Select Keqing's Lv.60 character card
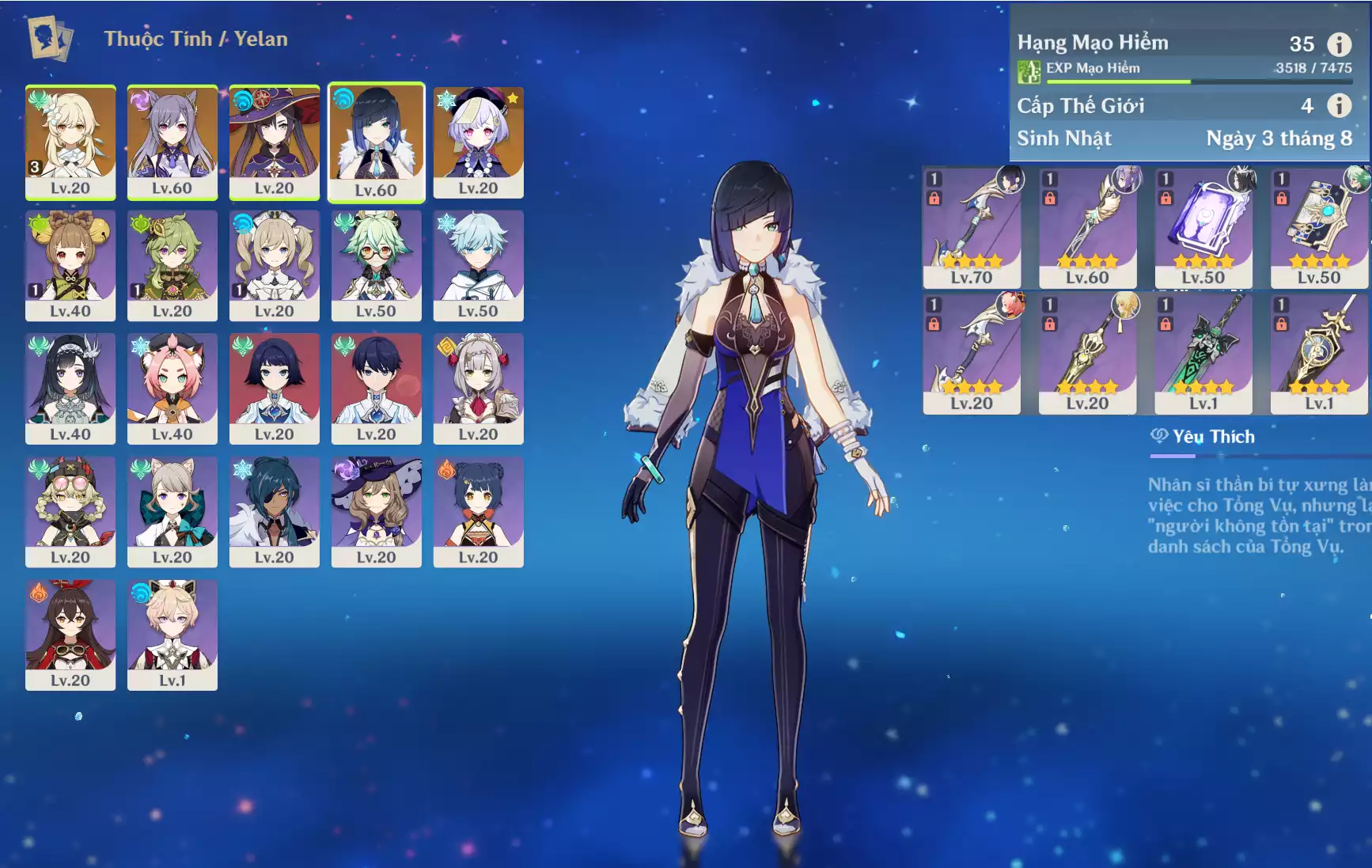 (x=172, y=141)
